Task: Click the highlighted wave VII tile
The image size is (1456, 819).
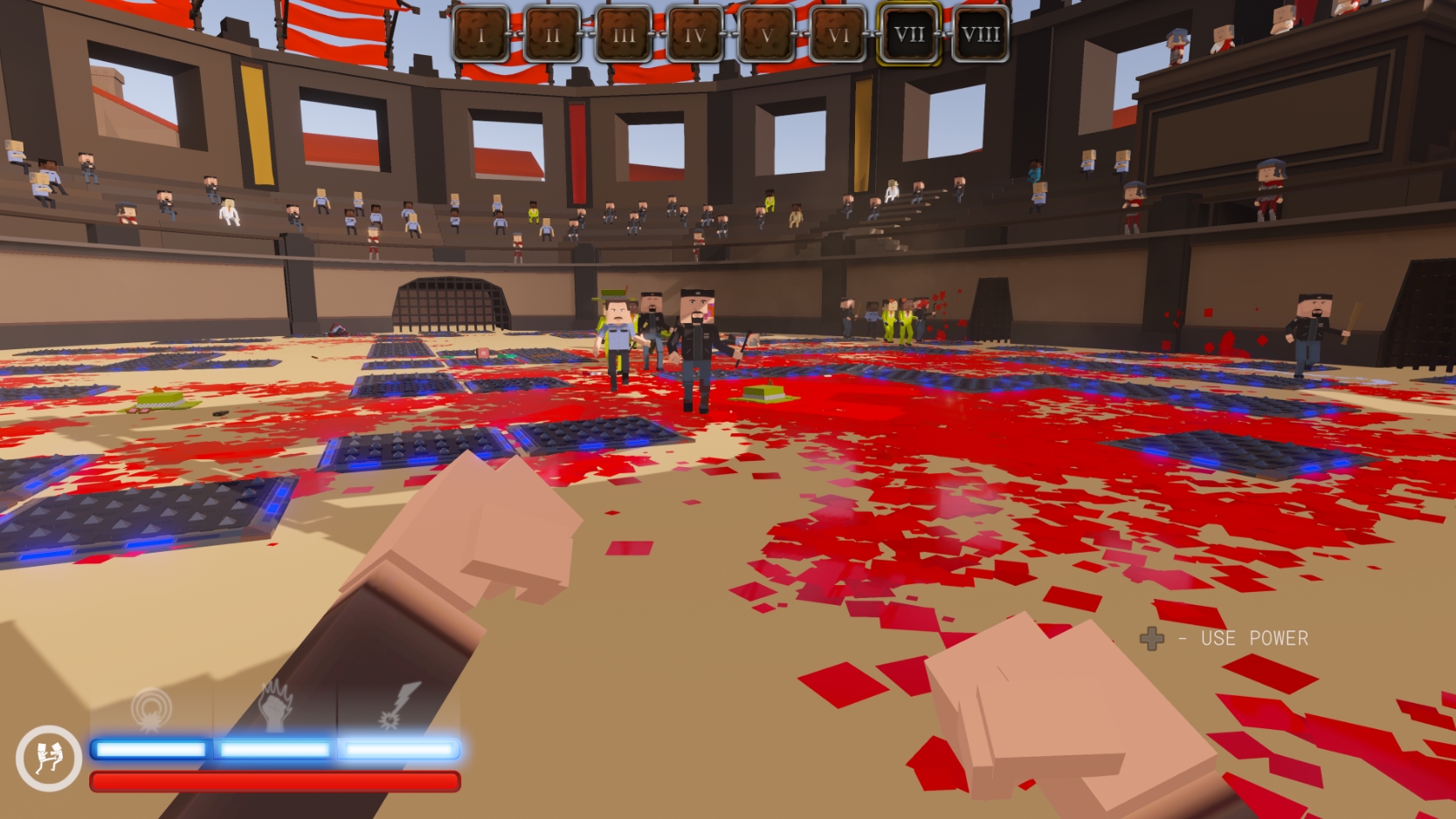Action: (x=909, y=35)
